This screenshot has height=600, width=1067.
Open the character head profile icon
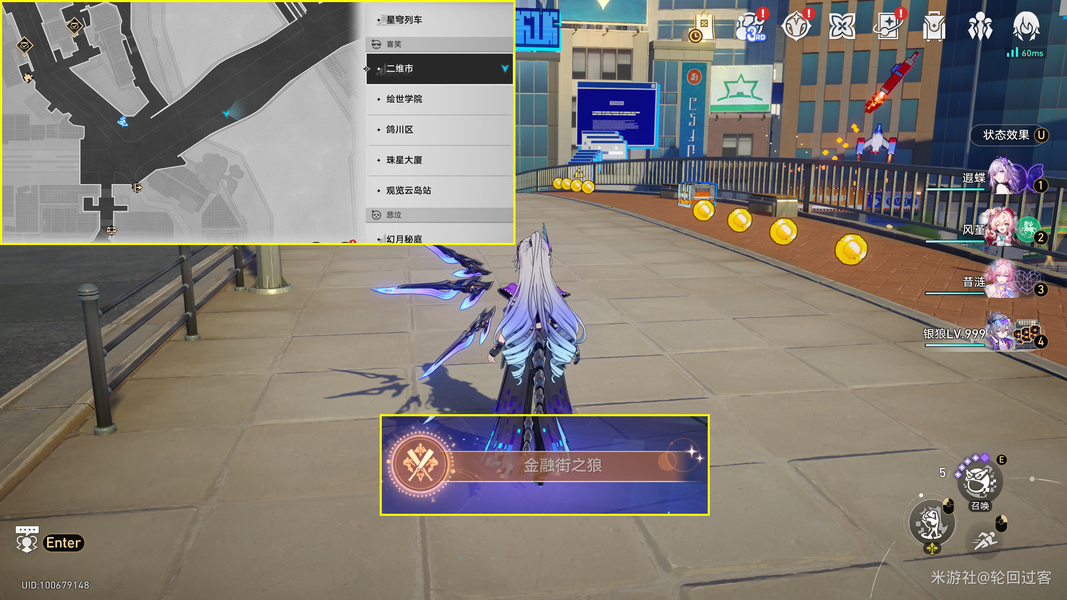click(1026, 27)
